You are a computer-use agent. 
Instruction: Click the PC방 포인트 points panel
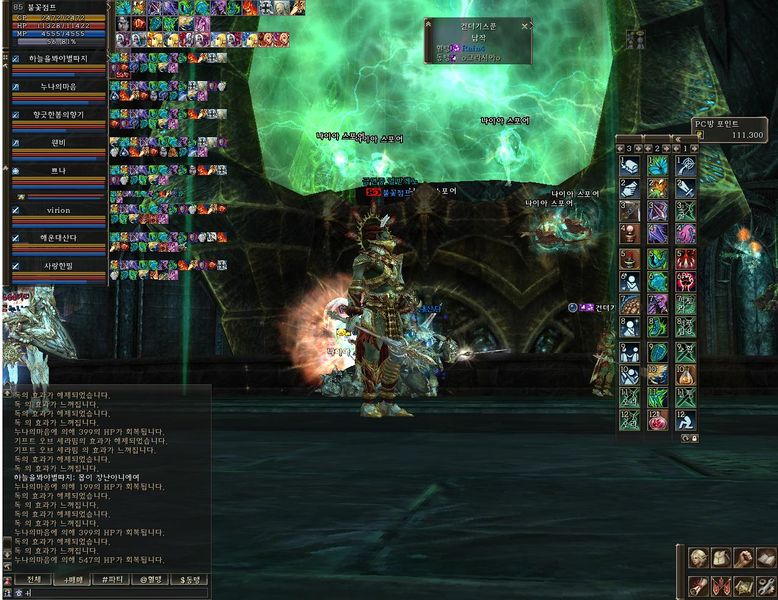tap(730, 129)
